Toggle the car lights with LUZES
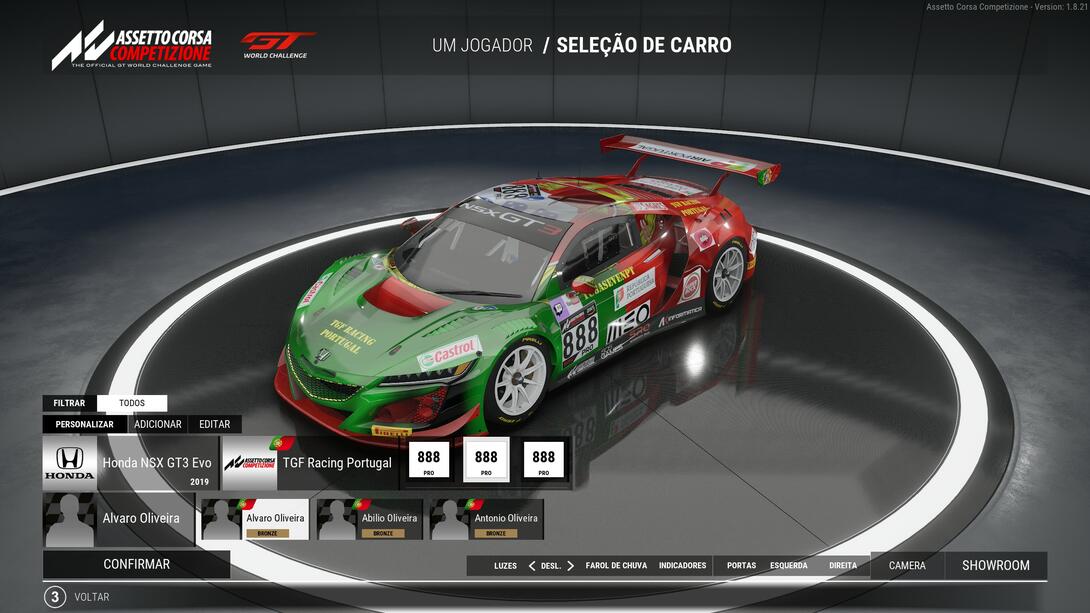 click(x=505, y=566)
